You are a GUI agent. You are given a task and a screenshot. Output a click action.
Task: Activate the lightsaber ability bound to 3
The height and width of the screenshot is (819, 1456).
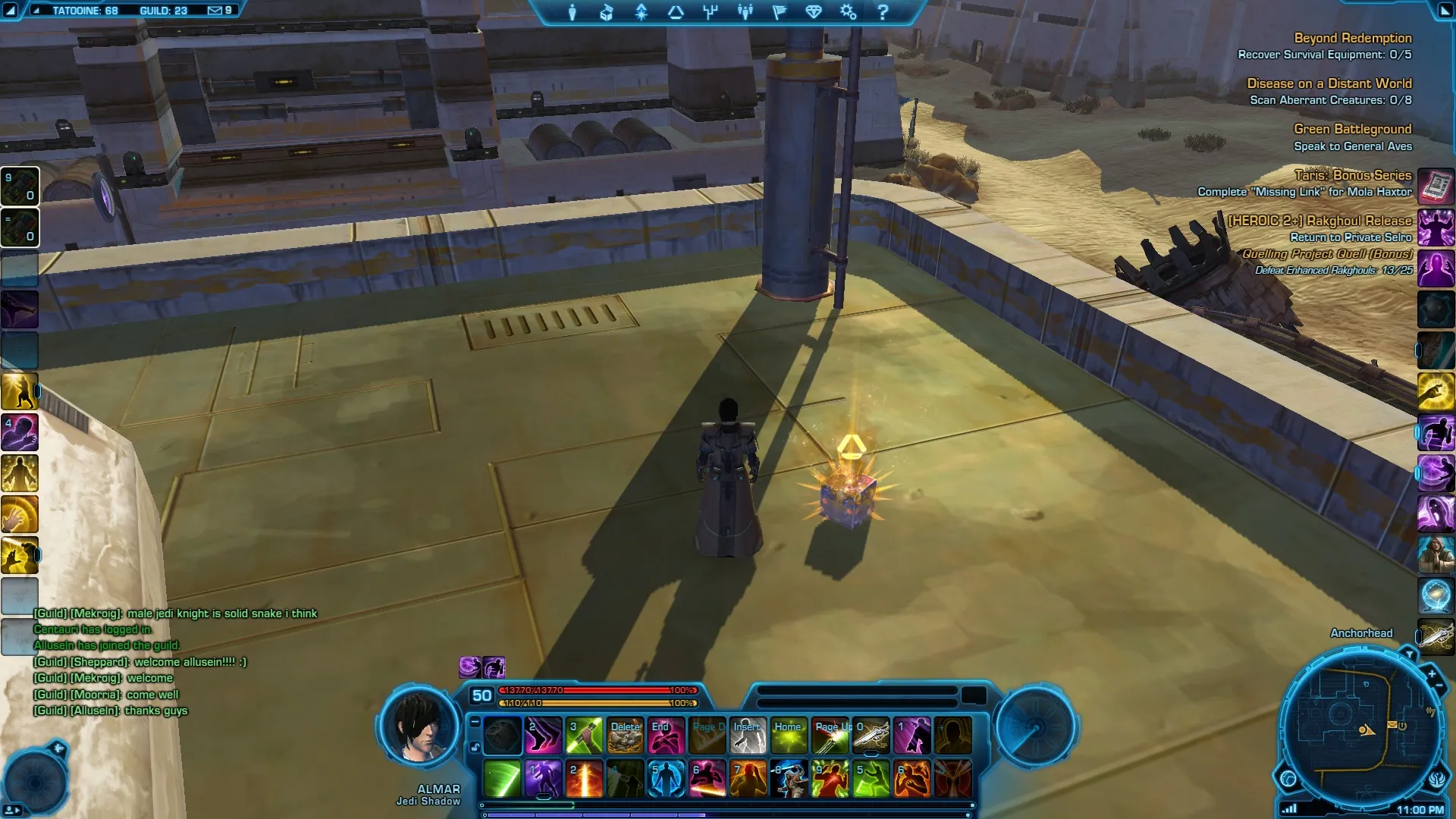(584, 736)
